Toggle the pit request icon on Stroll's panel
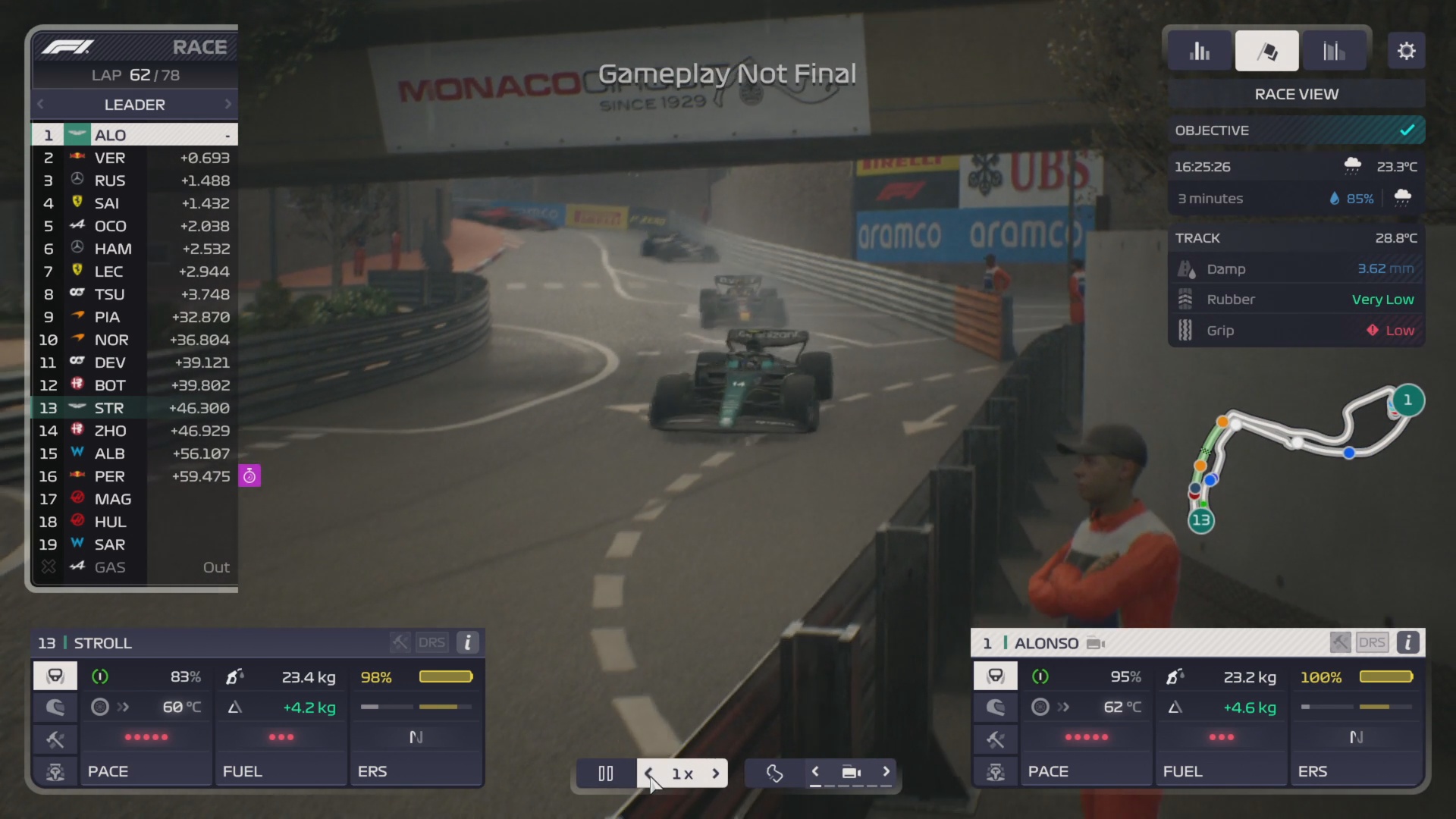 click(55, 772)
